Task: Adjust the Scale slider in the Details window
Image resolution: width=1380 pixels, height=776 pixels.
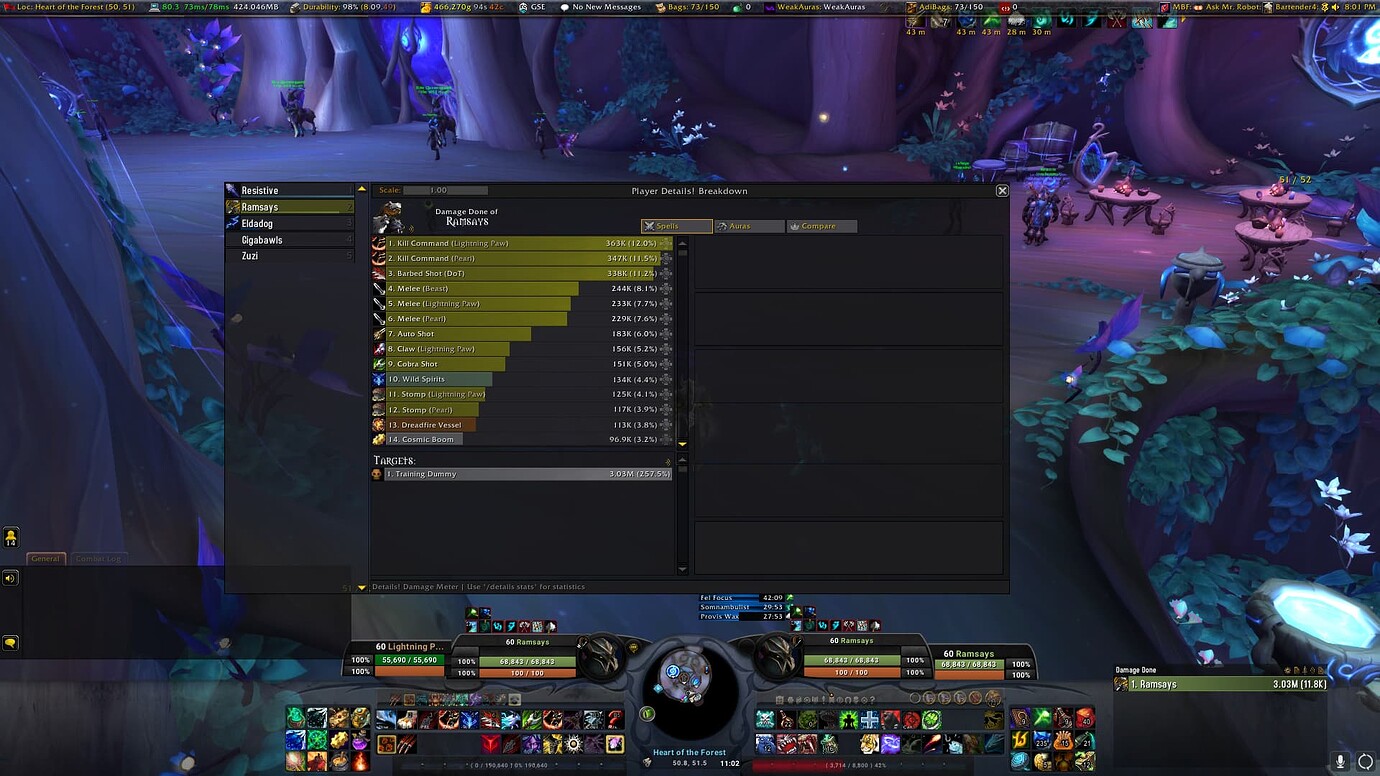Action: [x=444, y=190]
